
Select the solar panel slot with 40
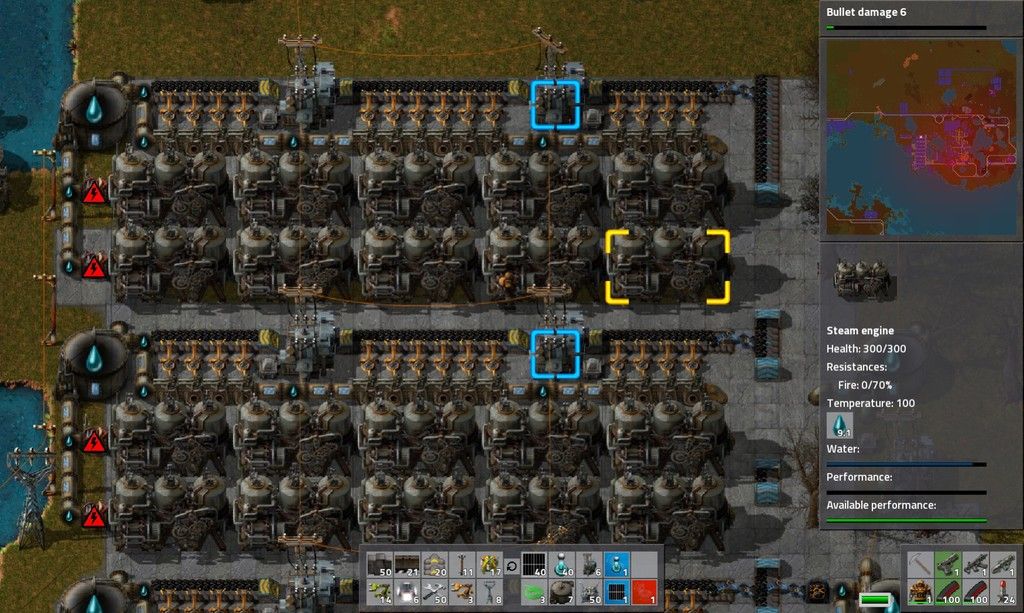pos(535,565)
